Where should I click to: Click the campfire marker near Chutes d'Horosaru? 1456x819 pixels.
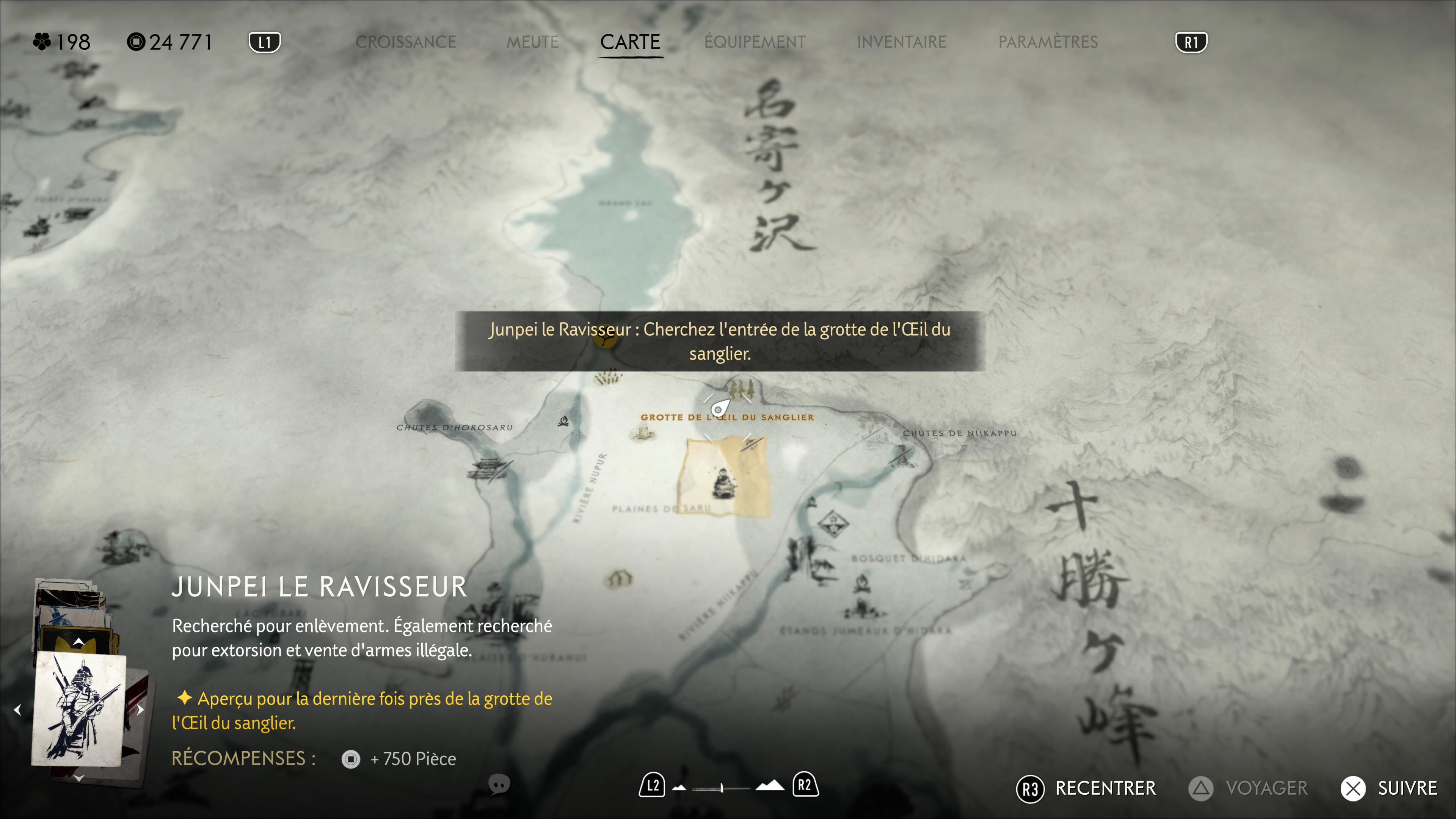click(x=563, y=421)
